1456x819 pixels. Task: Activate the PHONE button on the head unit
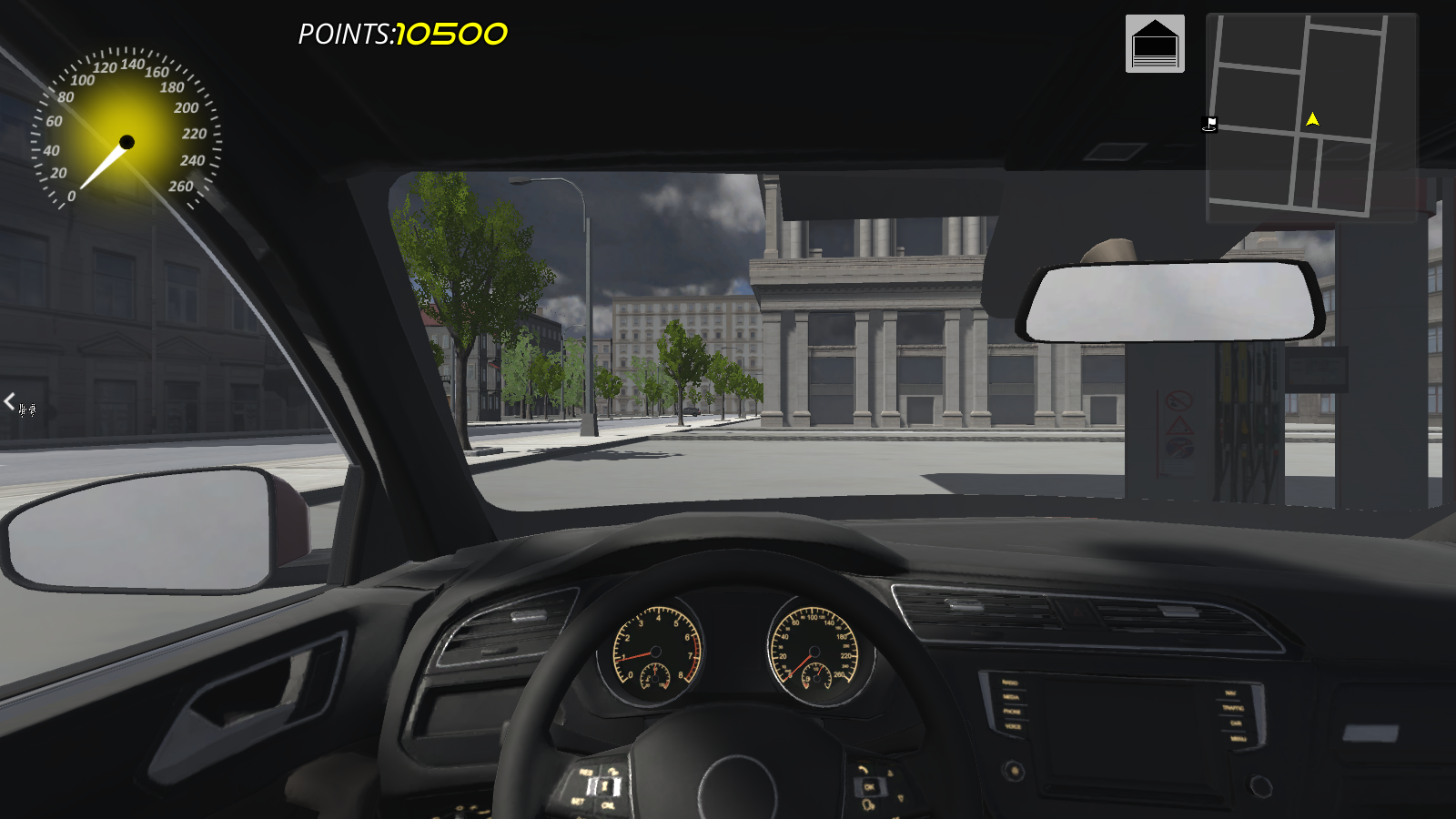(x=1012, y=710)
